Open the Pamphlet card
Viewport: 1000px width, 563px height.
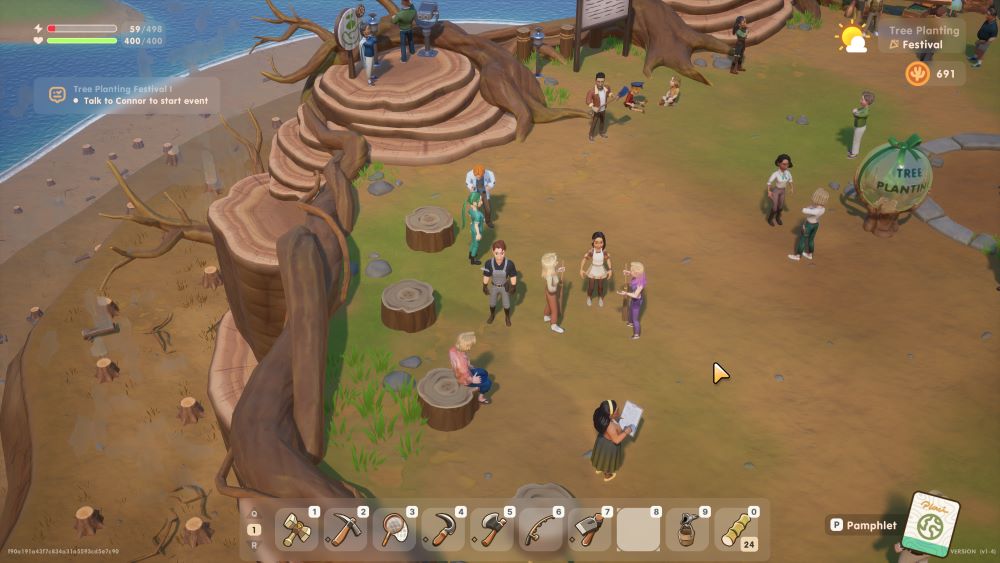click(x=930, y=524)
